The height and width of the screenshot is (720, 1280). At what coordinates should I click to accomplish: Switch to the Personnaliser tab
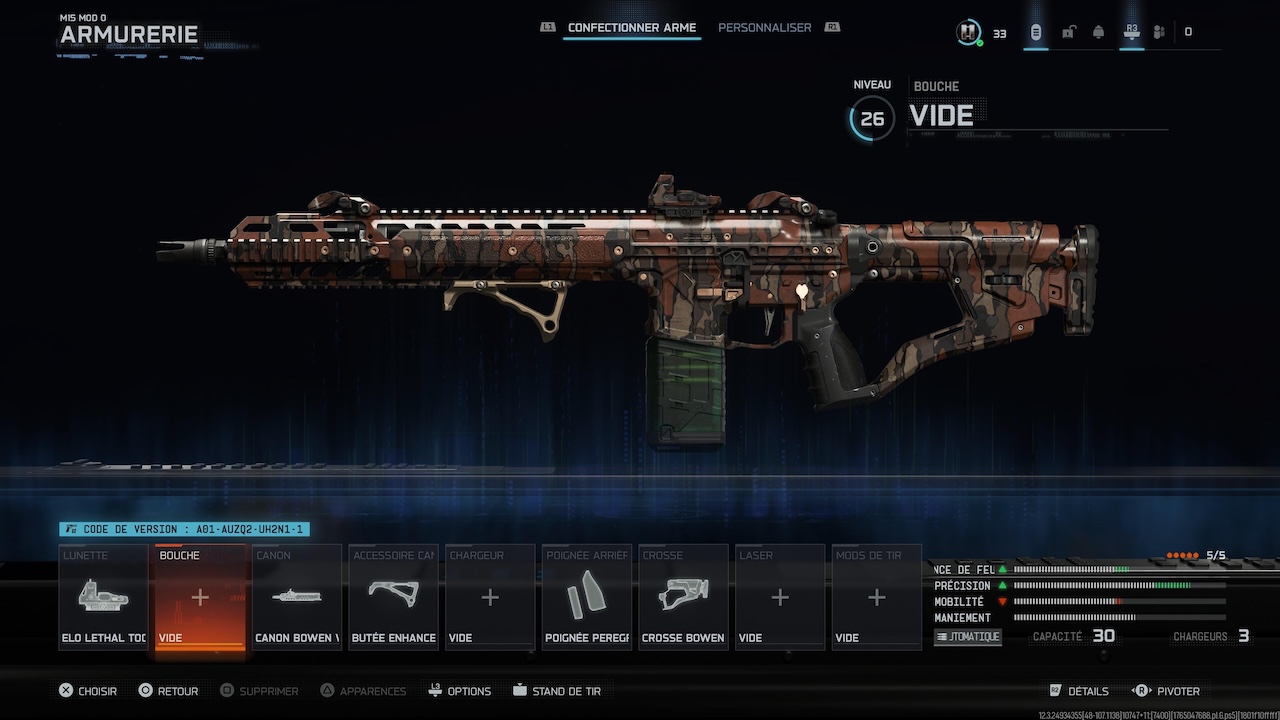[x=764, y=28]
